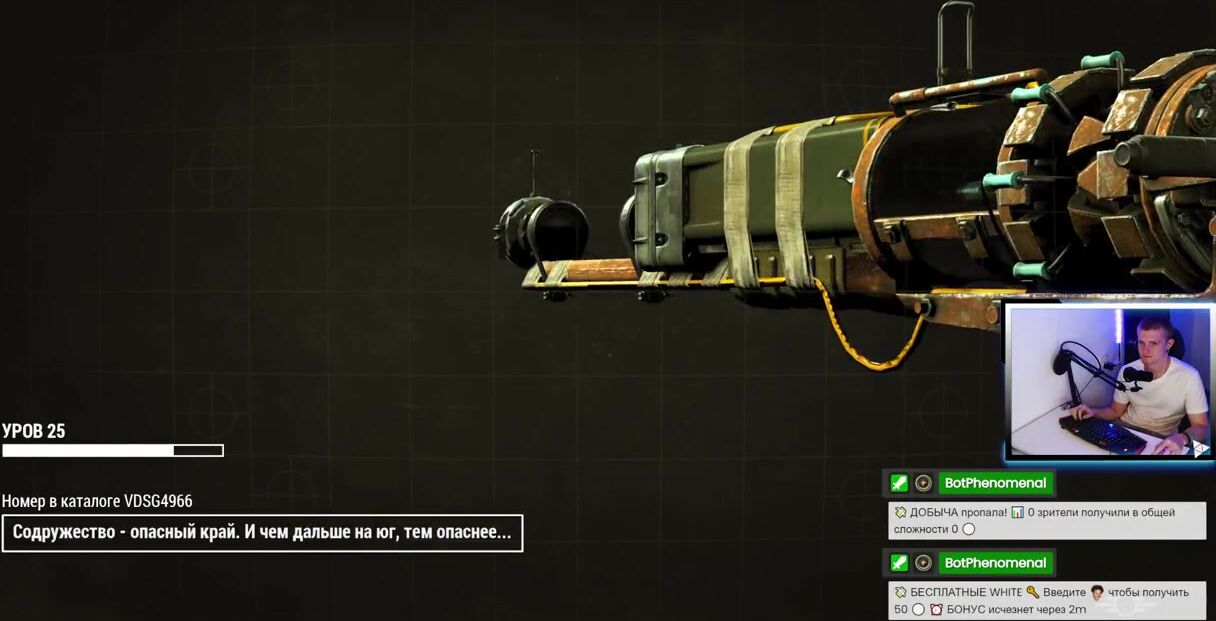Click the streamer webcam overlay

pos(1109,381)
